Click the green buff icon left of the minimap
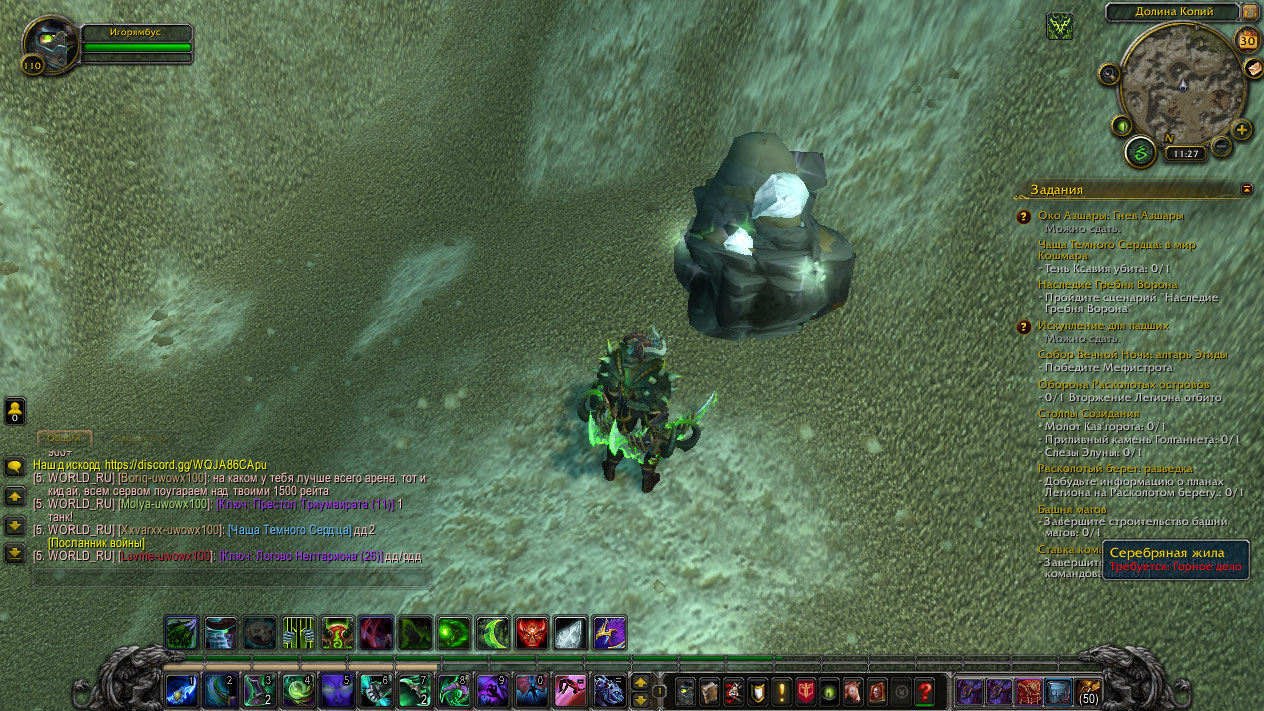The image size is (1264, 711). 1060,26
